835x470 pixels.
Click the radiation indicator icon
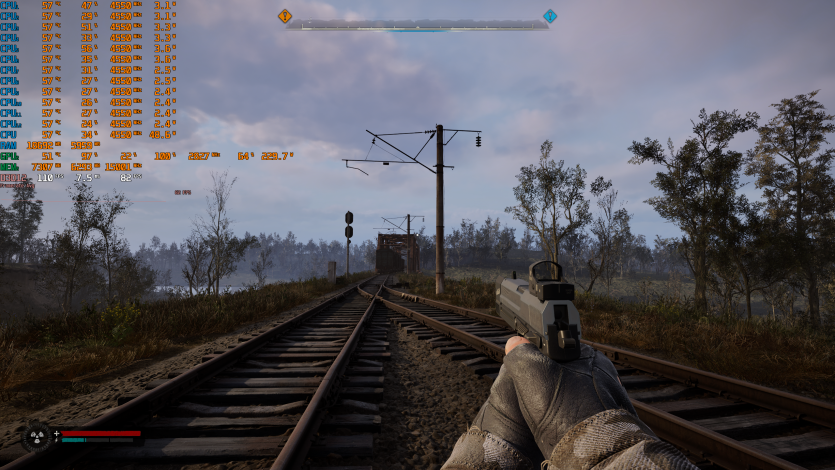[x=37, y=437]
